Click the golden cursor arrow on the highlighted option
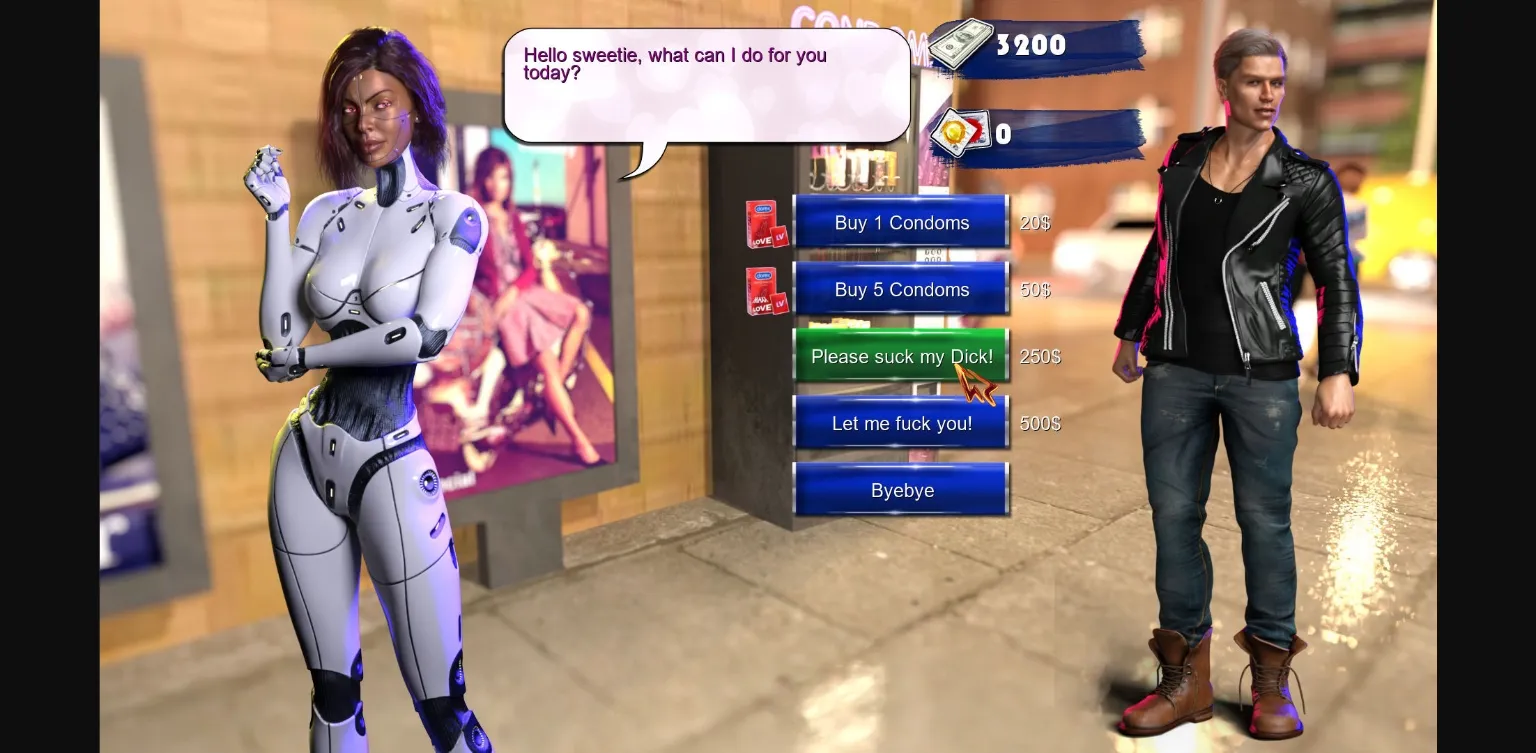The image size is (1536, 753). pyautogui.click(x=972, y=383)
